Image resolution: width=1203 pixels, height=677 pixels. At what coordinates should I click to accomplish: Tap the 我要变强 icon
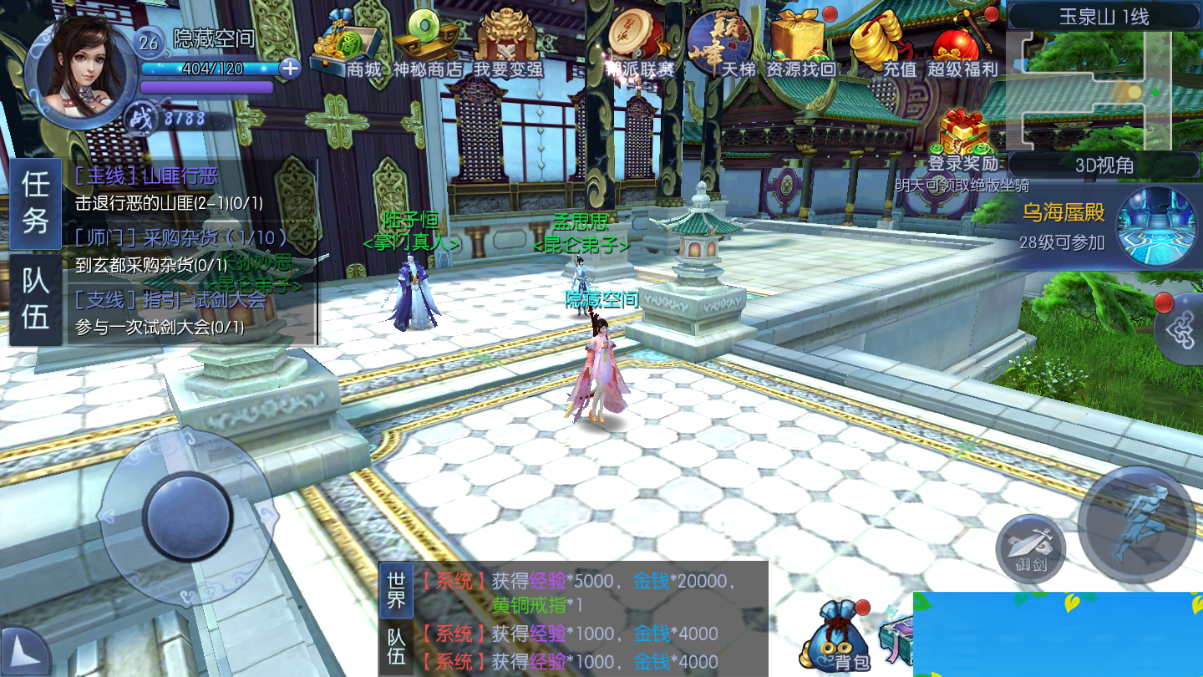point(508,45)
